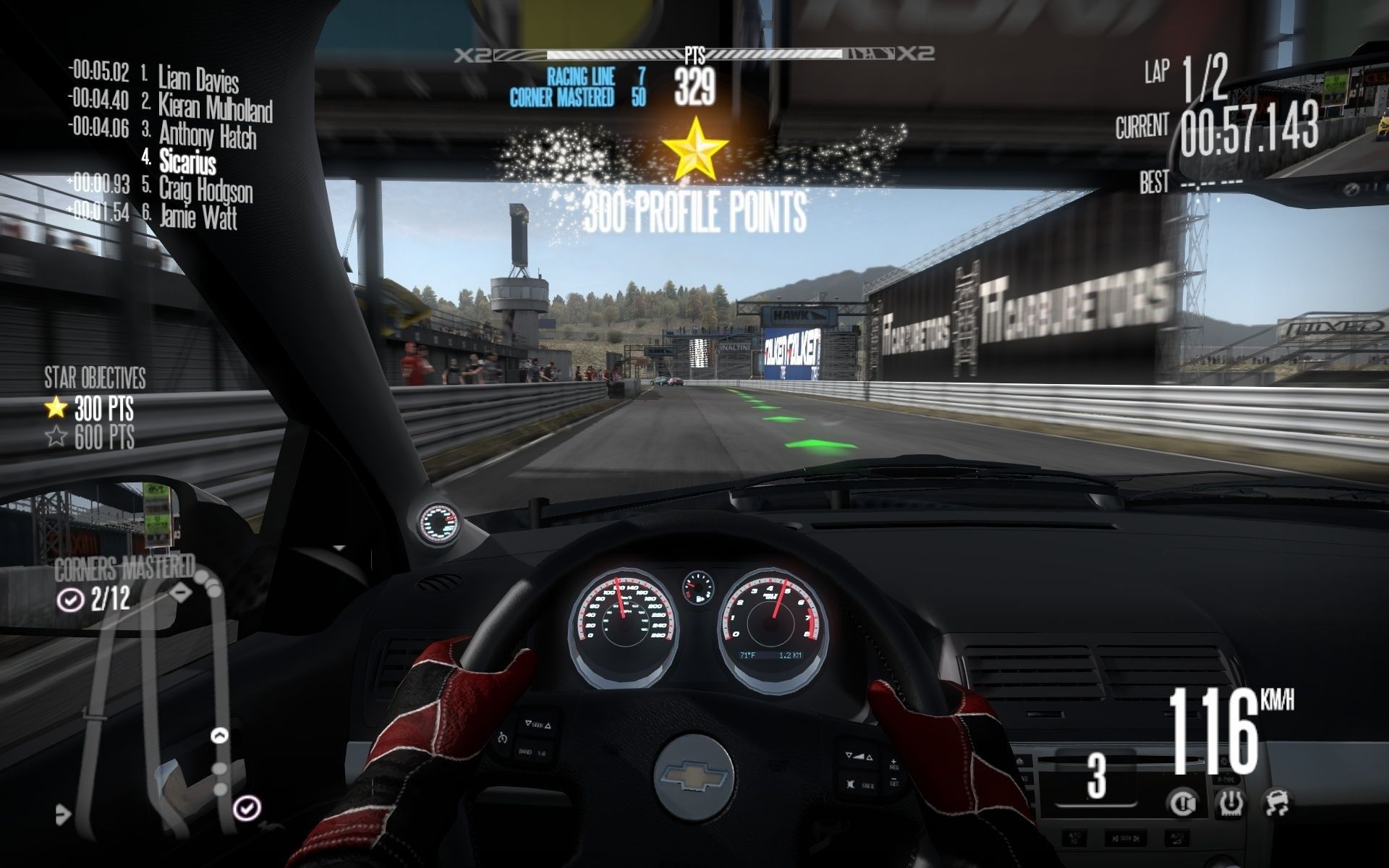Select Jamie Watt in the standings
This screenshot has height=868, width=1389.
[x=197, y=216]
